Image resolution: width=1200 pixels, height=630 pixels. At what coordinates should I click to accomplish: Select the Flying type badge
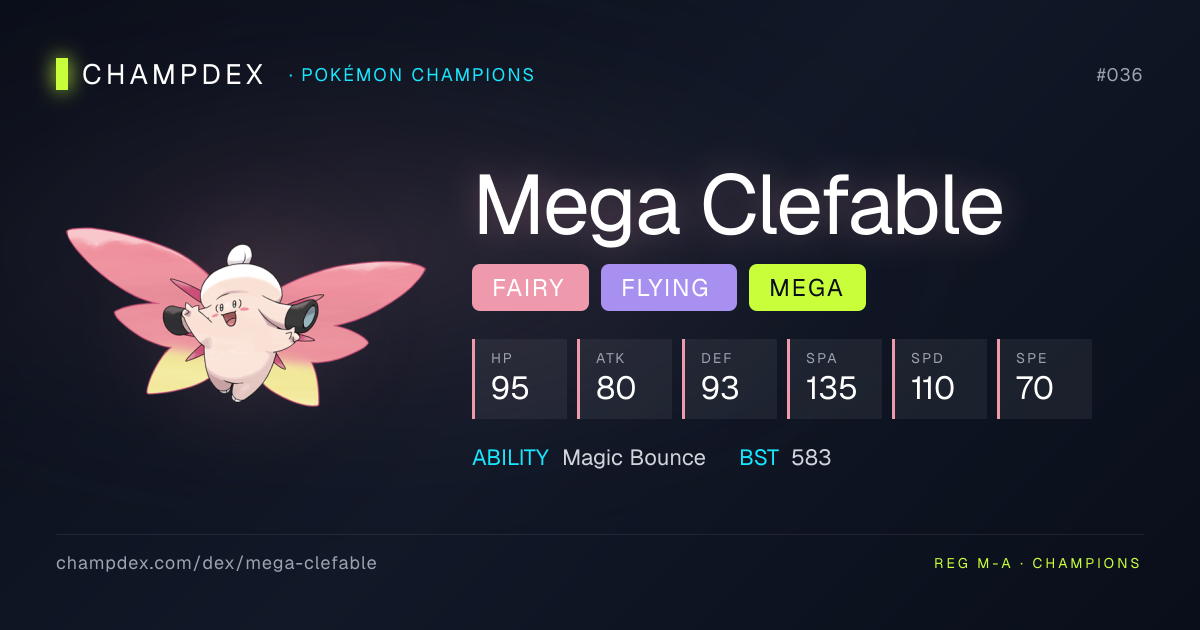click(668, 288)
